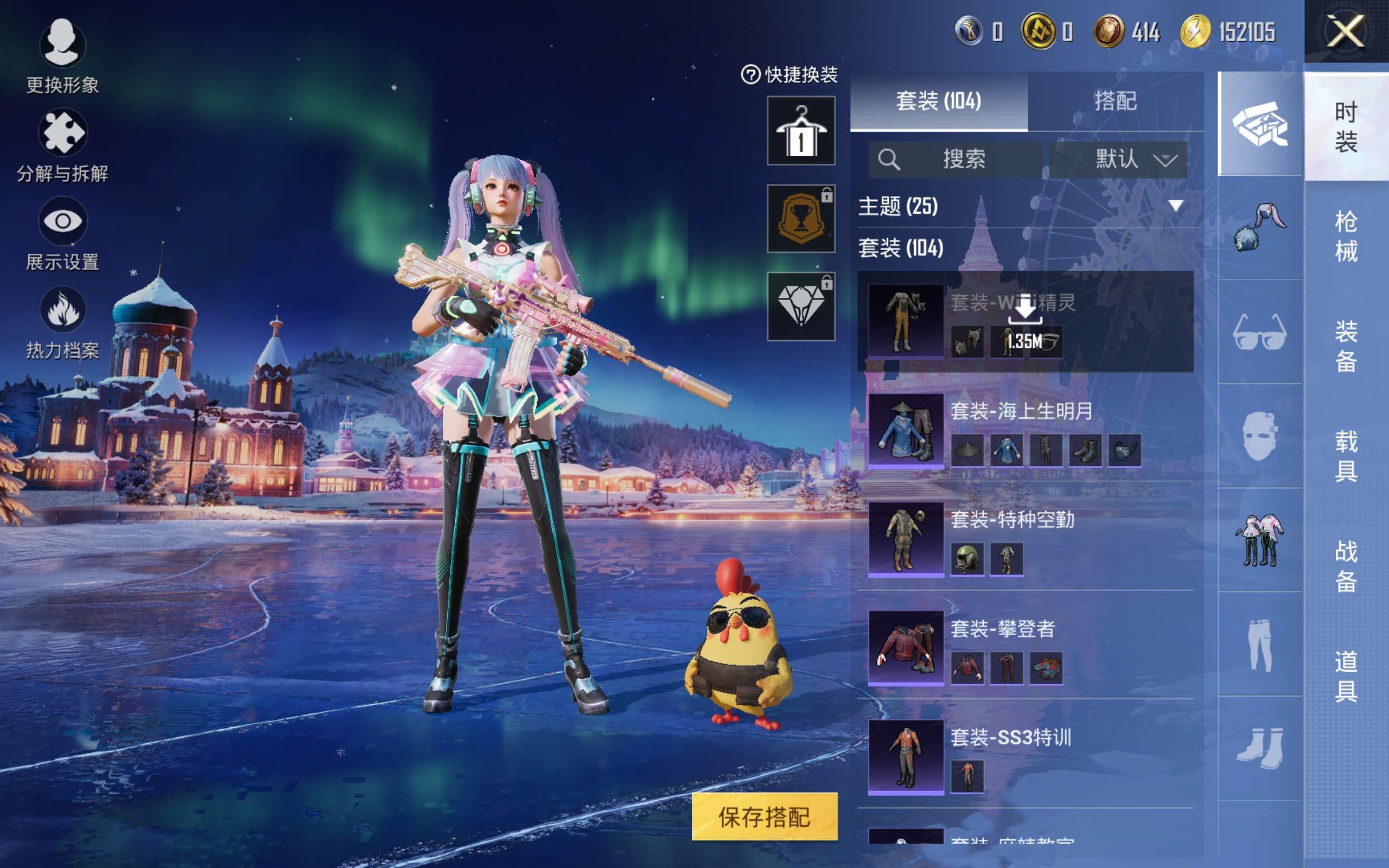Close the wardrobe screen with the X button
The image size is (1389, 868).
click(1346, 31)
